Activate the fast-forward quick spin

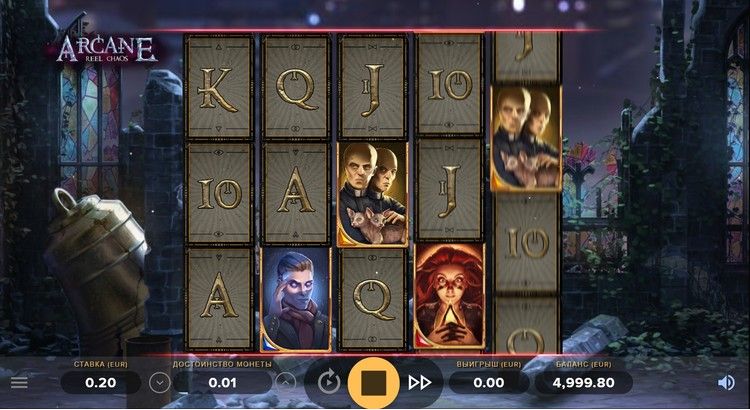click(420, 382)
